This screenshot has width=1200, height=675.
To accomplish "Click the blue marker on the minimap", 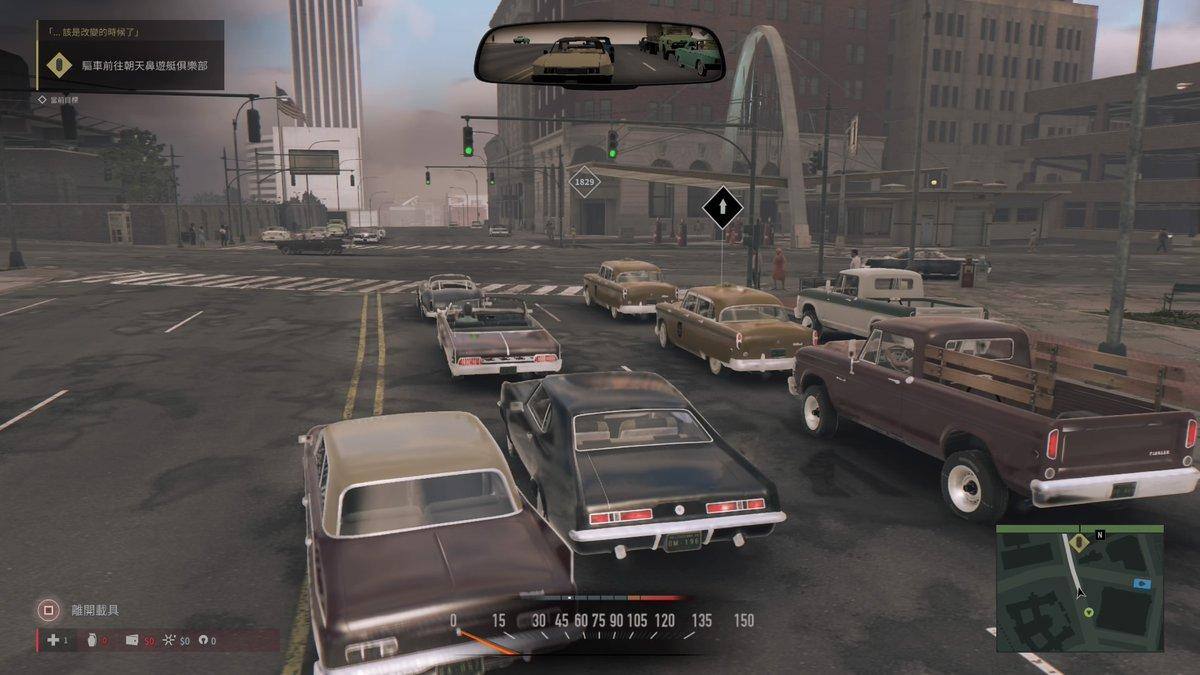I will [x=1143, y=582].
